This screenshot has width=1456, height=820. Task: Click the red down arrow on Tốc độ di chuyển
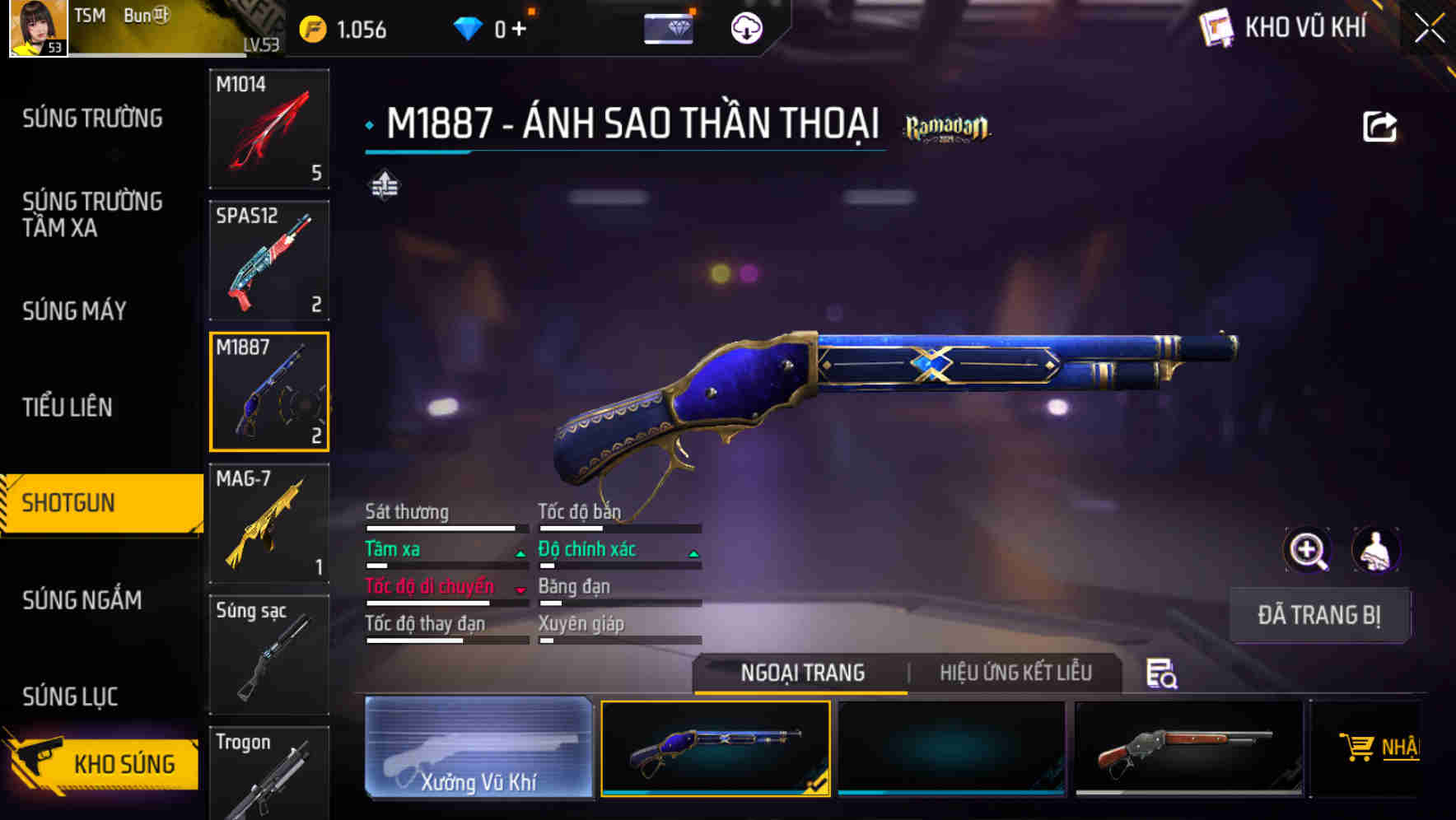(x=520, y=591)
